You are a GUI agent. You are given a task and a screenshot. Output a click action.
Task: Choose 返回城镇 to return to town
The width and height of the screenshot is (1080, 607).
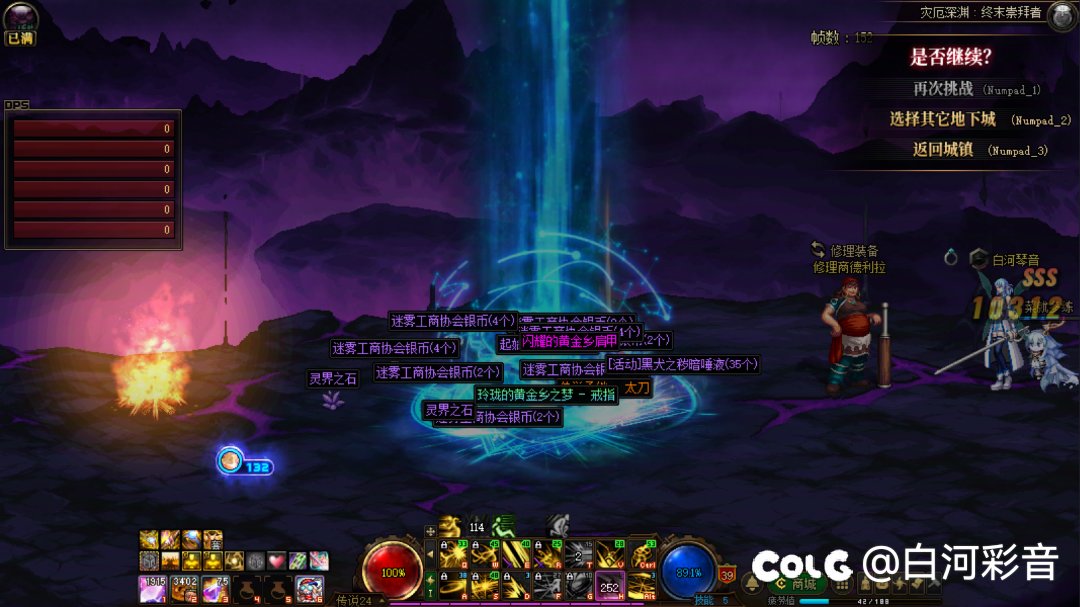click(x=942, y=150)
